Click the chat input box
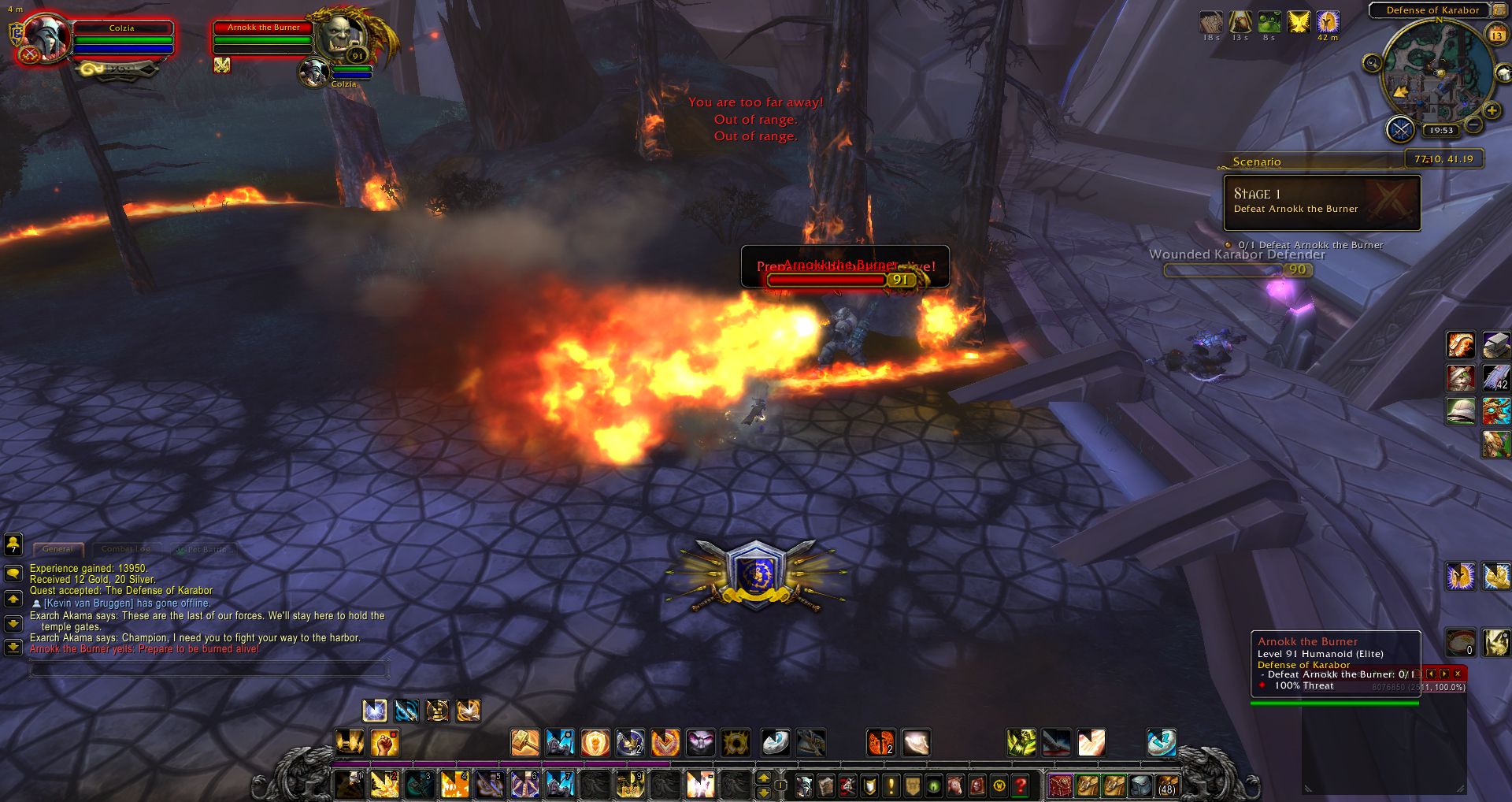Screen dimensions: 1512x802 209,670
